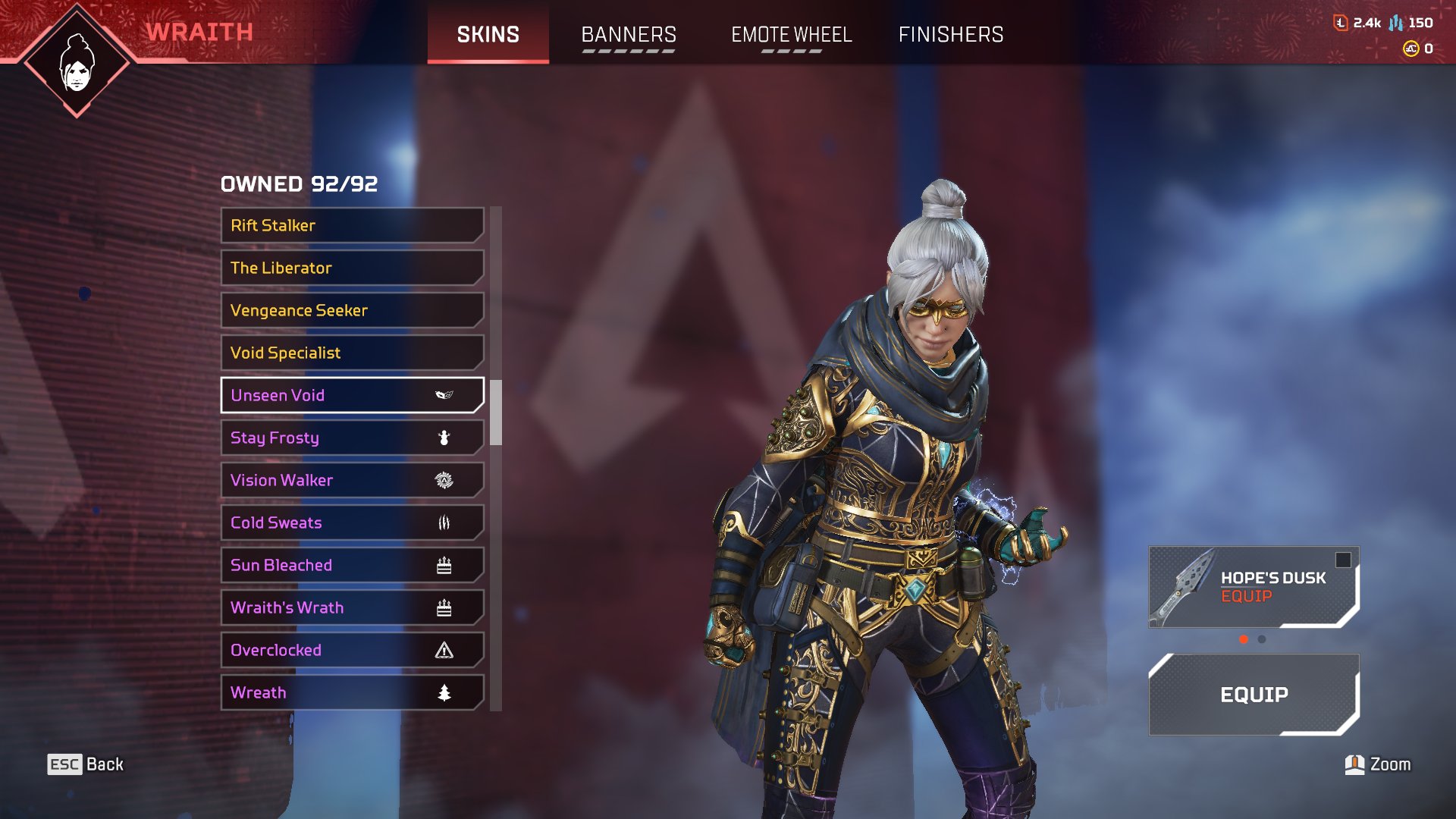Screen dimensions: 1456x819
Task: Choose the Void Specialist skin
Action: point(352,353)
